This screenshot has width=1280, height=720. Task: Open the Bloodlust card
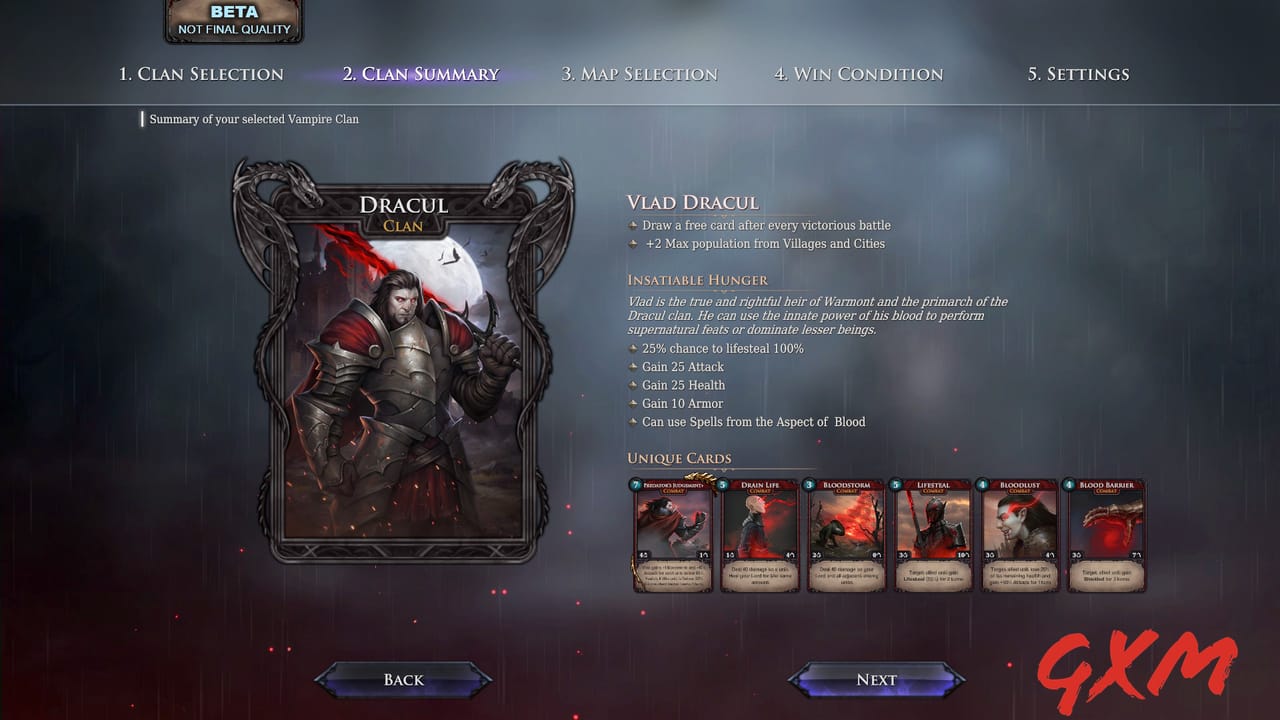point(1019,536)
